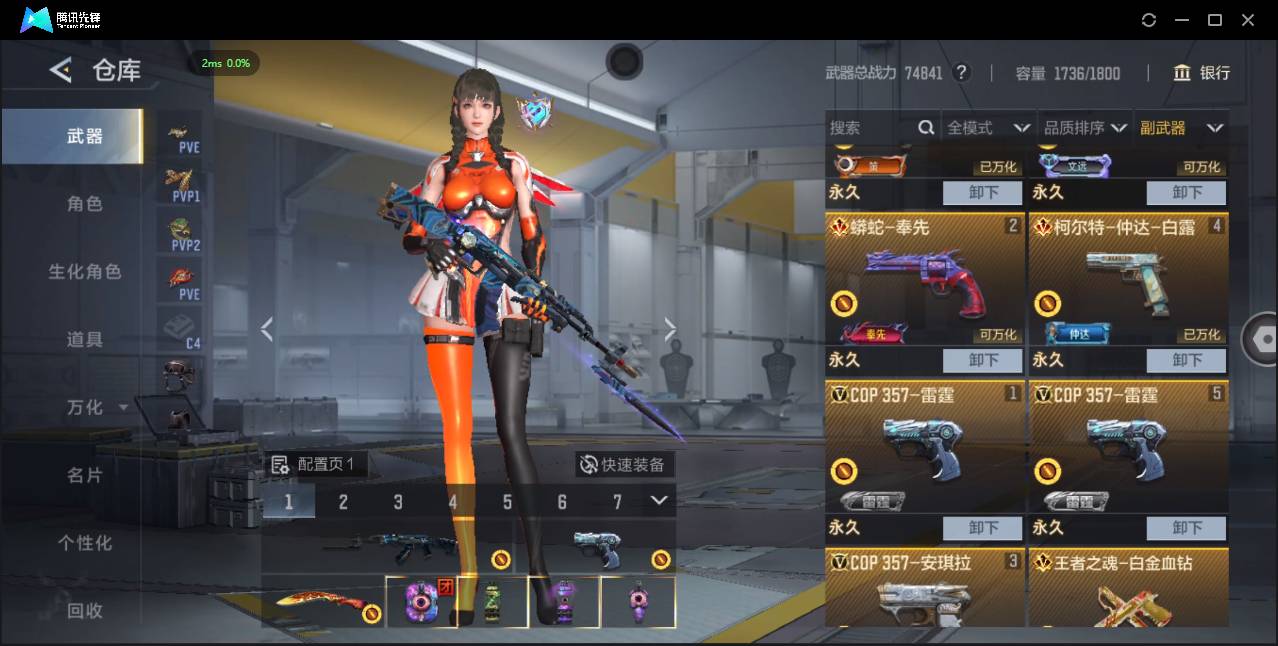Open the 生化角色 category

pos(85,272)
